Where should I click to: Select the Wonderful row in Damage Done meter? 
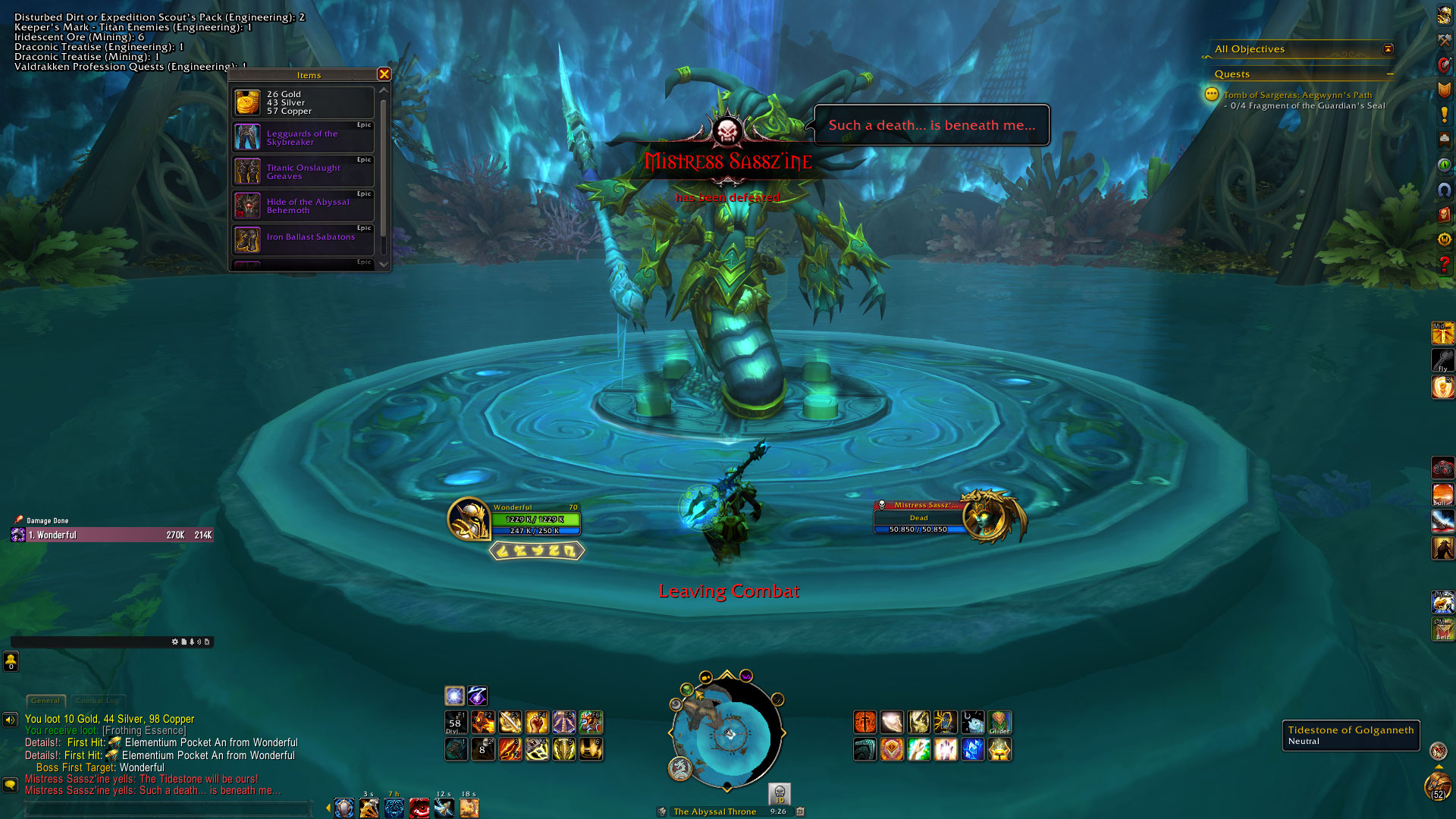(x=112, y=535)
